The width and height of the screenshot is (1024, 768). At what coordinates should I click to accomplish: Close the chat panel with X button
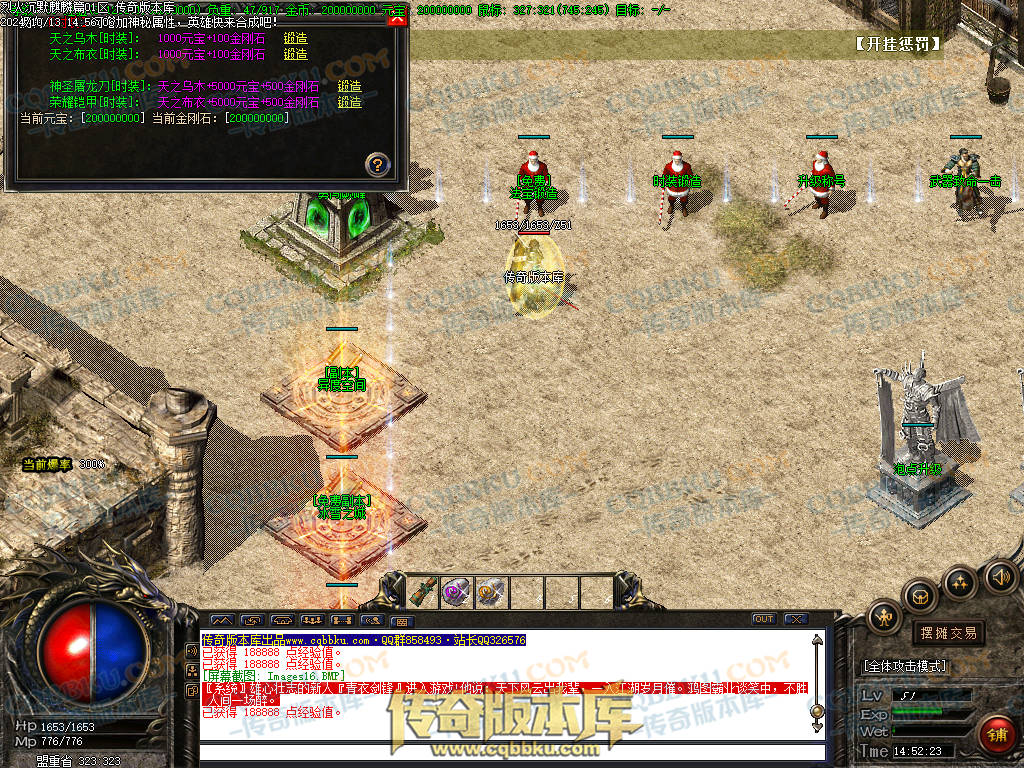point(795,619)
